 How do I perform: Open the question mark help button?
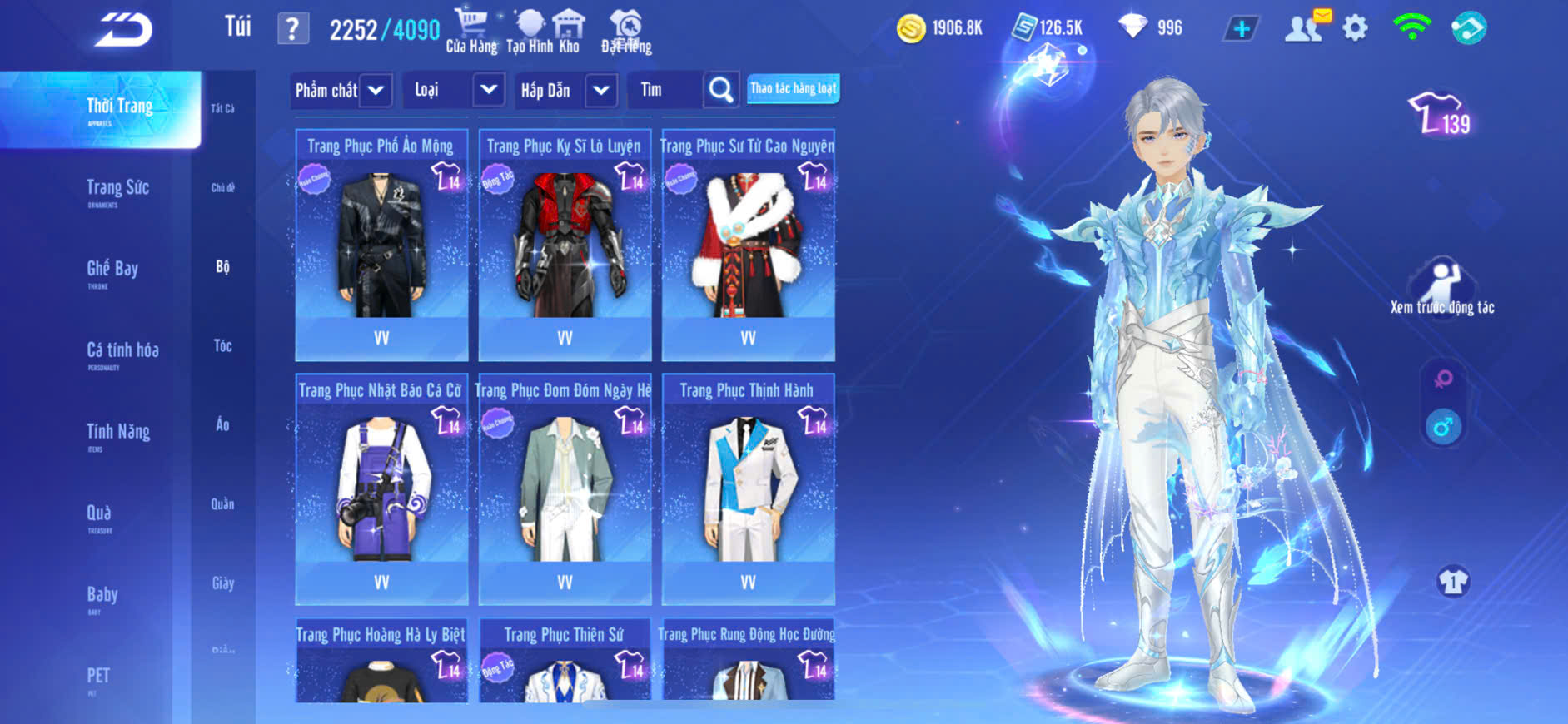point(292,30)
